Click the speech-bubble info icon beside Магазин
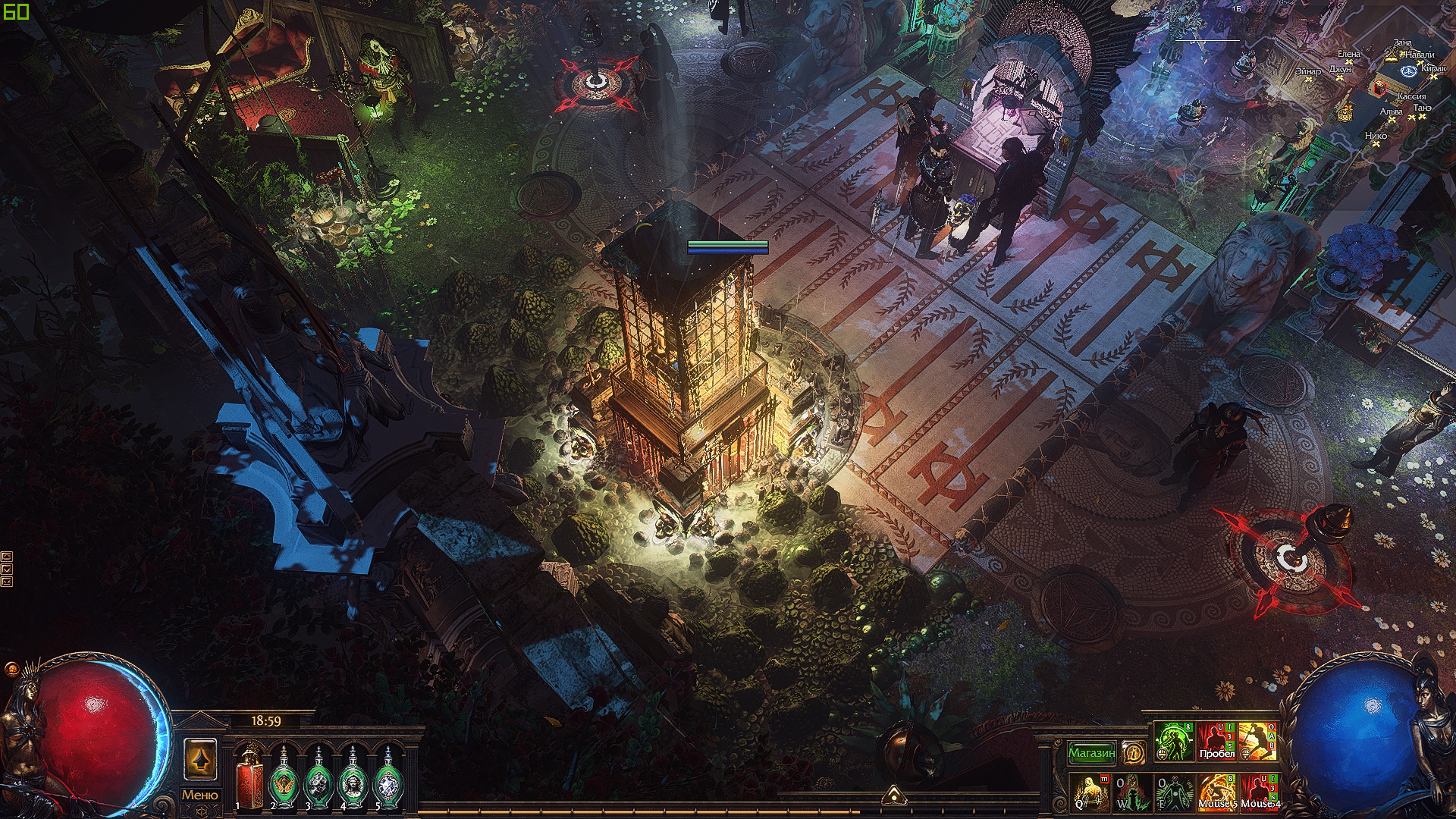Viewport: 1456px width, 819px height. (1133, 752)
